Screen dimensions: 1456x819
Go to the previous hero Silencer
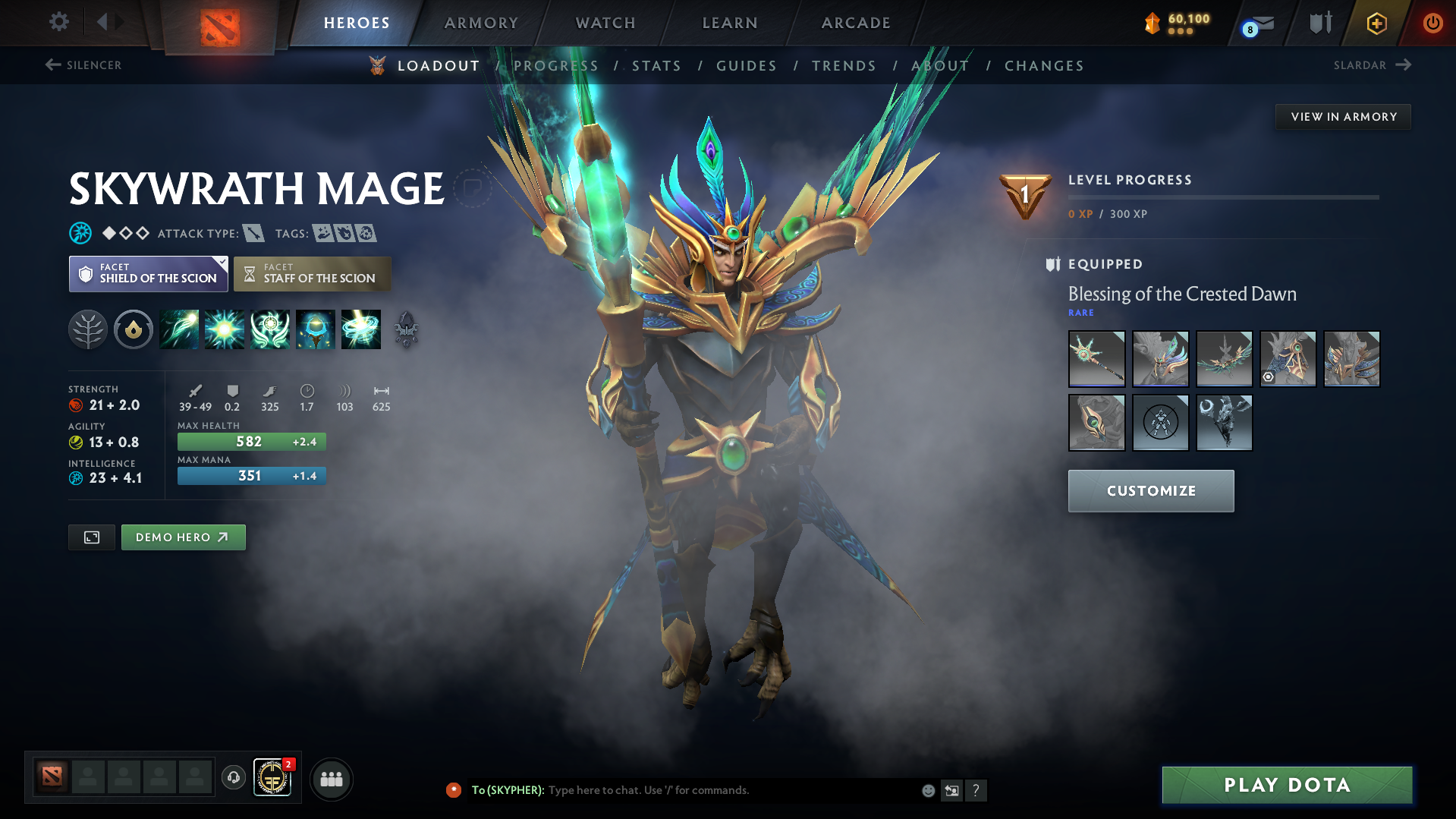click(x=82, y=65)
